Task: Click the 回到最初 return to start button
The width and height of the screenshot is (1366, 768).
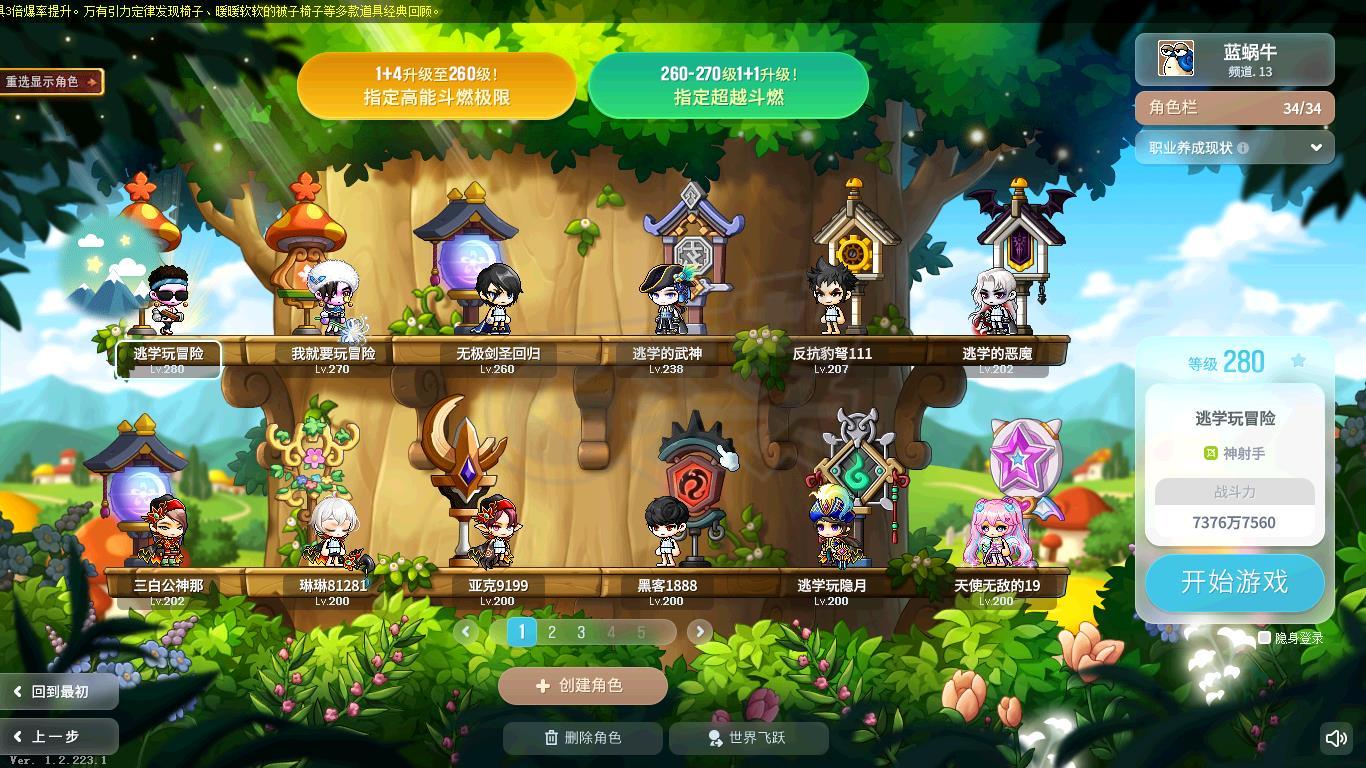Action: click(x=58, y=691)
